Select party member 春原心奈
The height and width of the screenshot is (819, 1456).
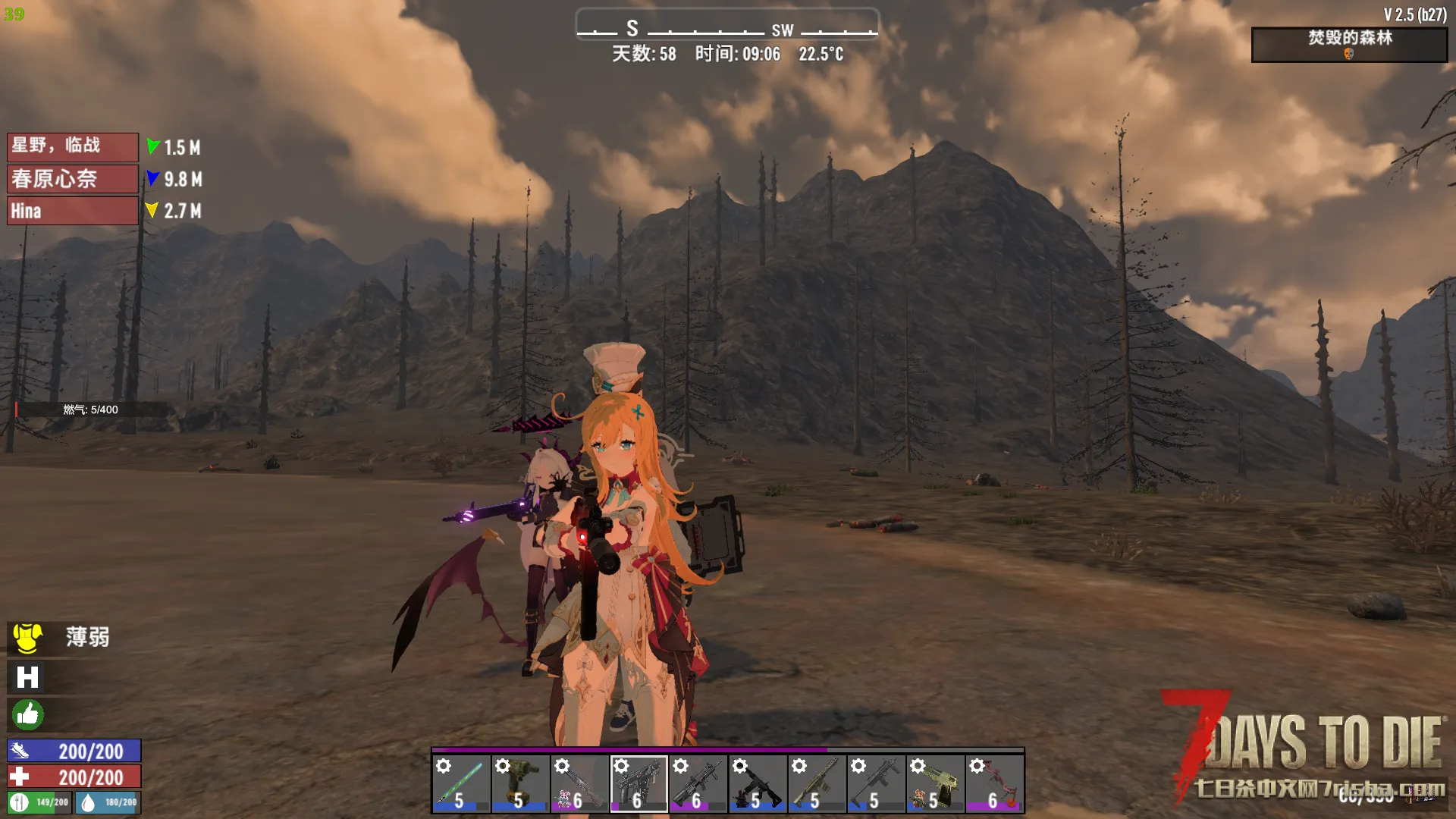73,179
